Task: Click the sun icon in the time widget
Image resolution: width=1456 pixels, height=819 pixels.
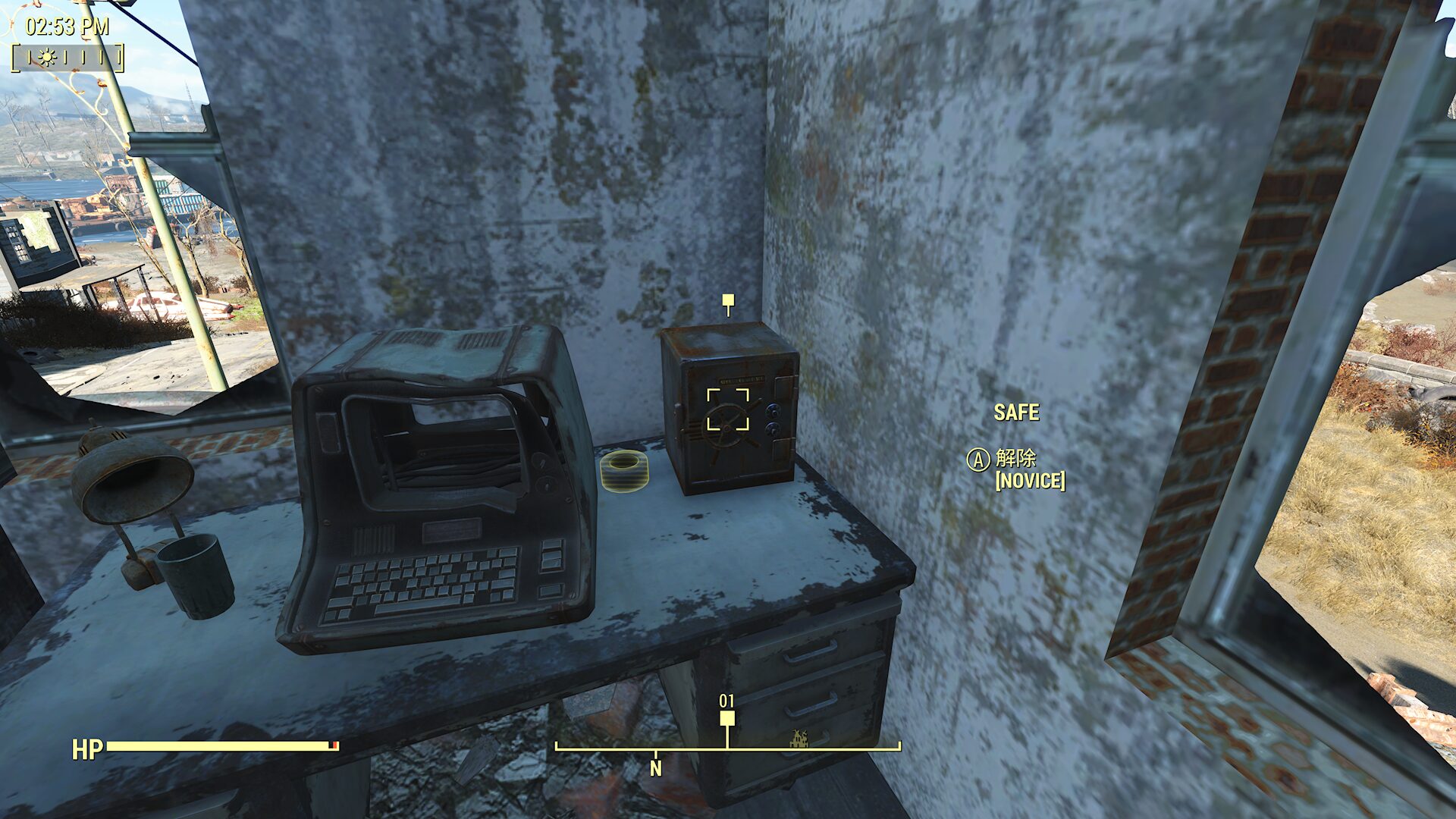Action: [x=47, y=58]
